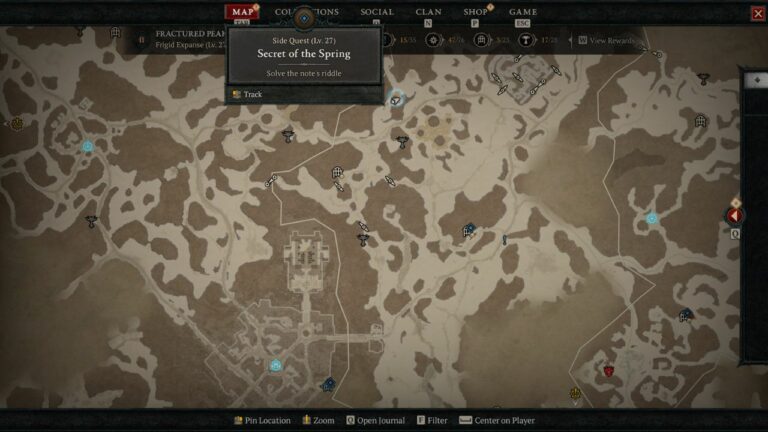Switch to the Clan tab

click(428, 12)
